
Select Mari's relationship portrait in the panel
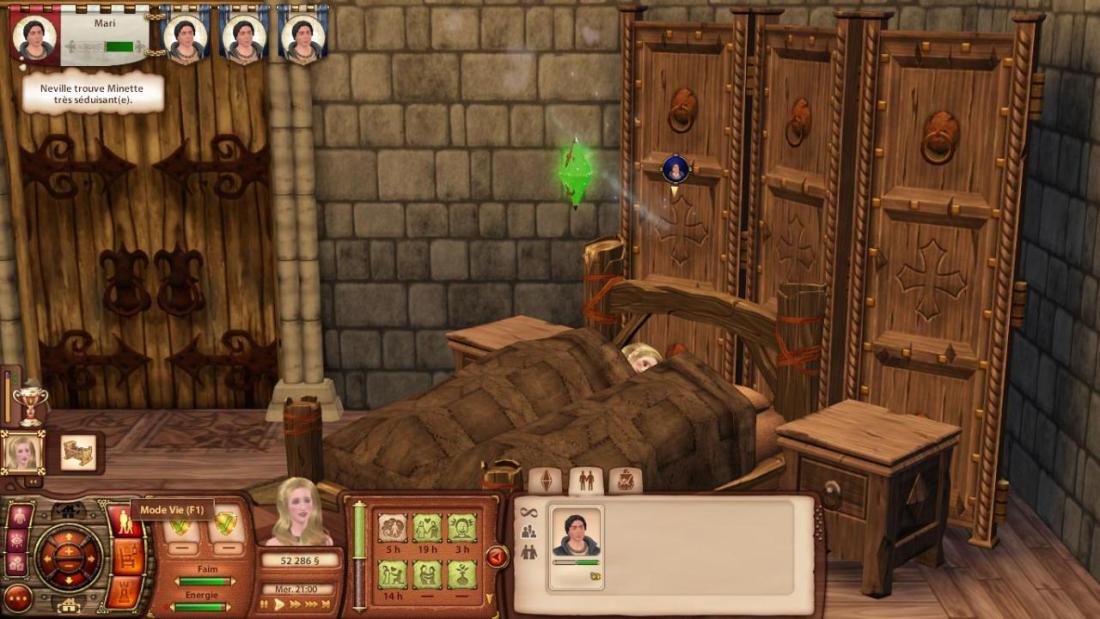(576, 540)
